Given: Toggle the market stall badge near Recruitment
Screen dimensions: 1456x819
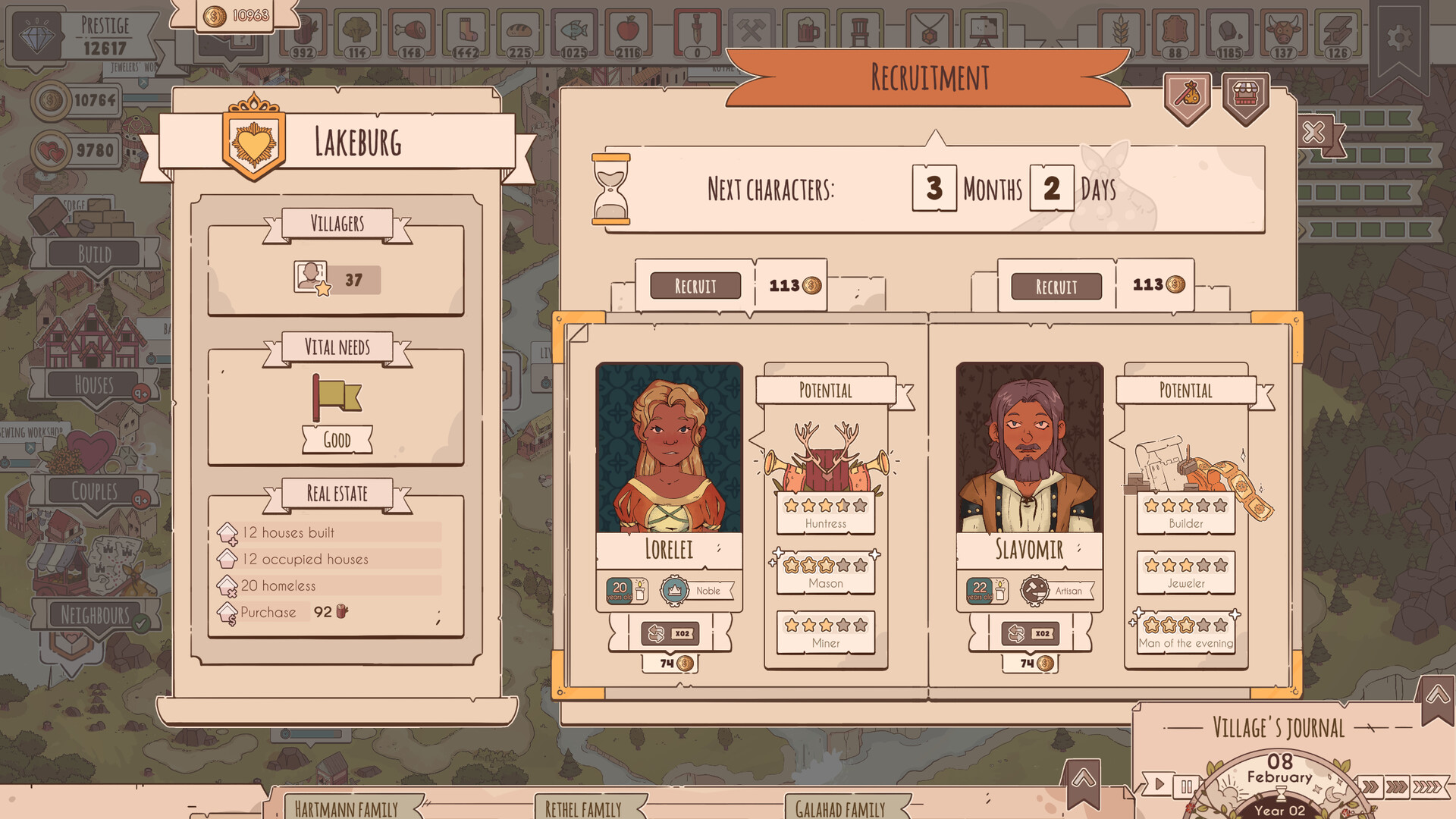Looking at the screenshot, I should (x=1244, y=93).
